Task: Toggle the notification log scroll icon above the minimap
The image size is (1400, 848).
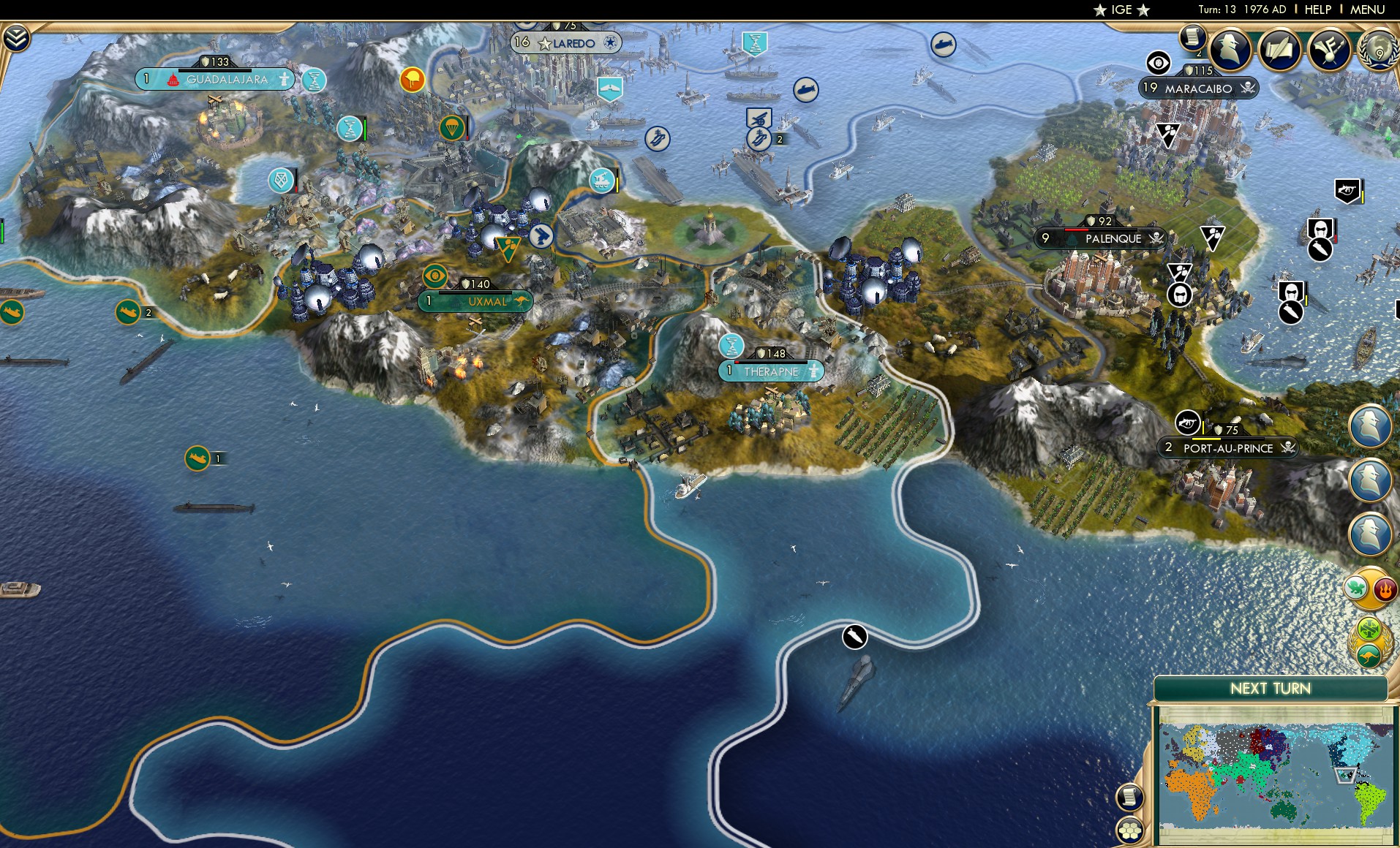Action: 1130,797
